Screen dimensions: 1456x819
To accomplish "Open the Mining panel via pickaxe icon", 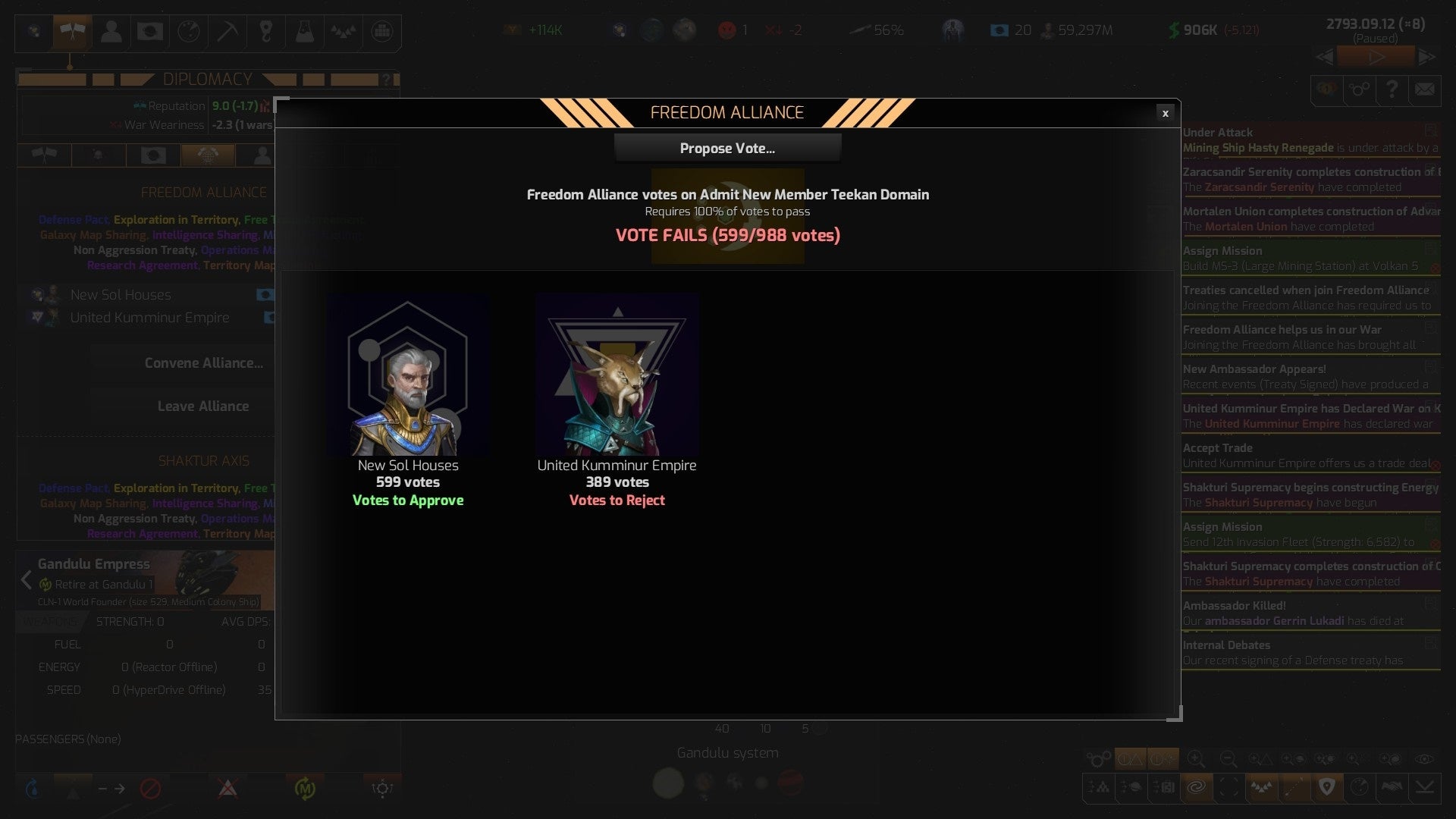I will (x=227, y=32).
